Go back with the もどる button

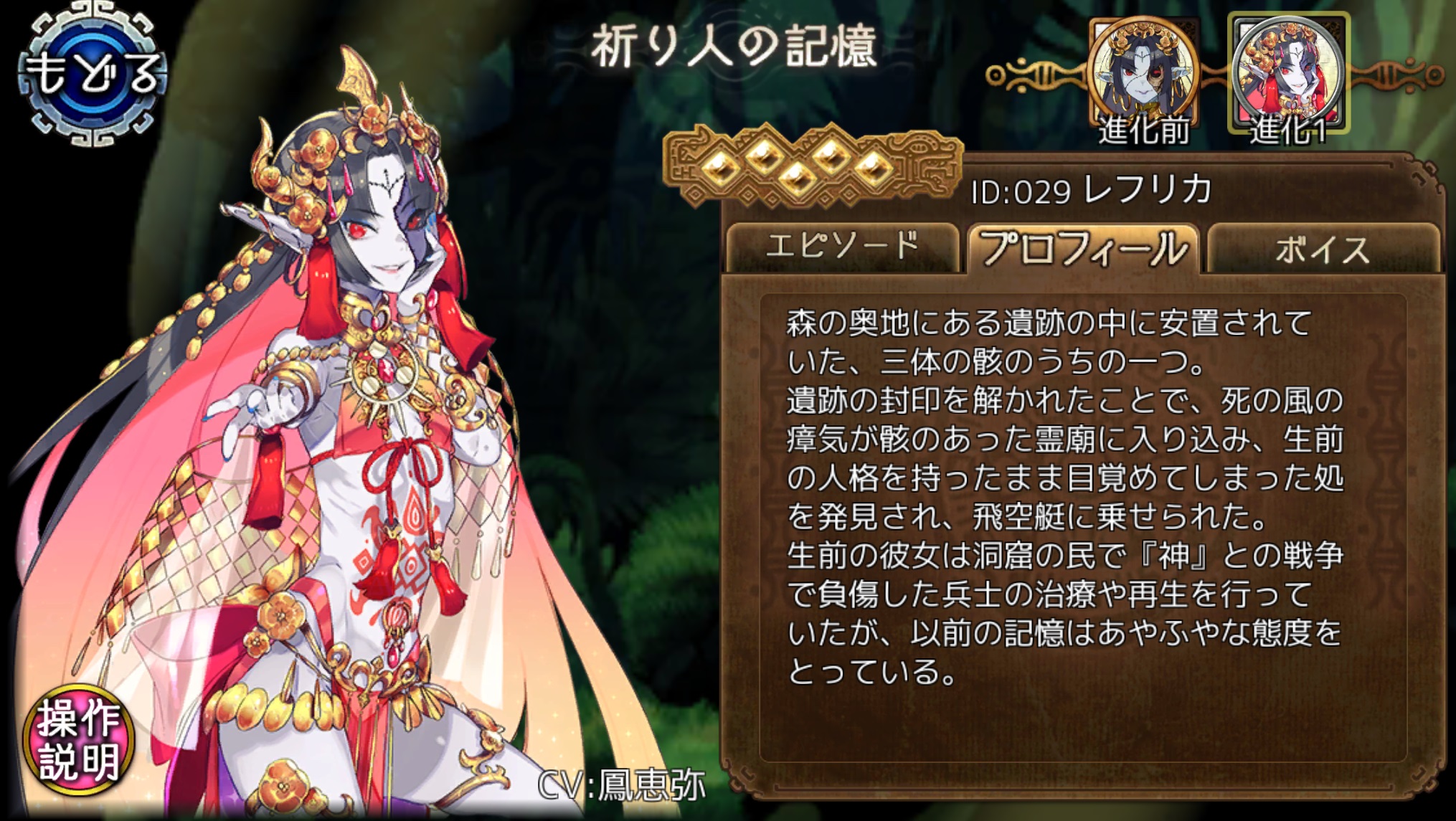click(92, 73)
